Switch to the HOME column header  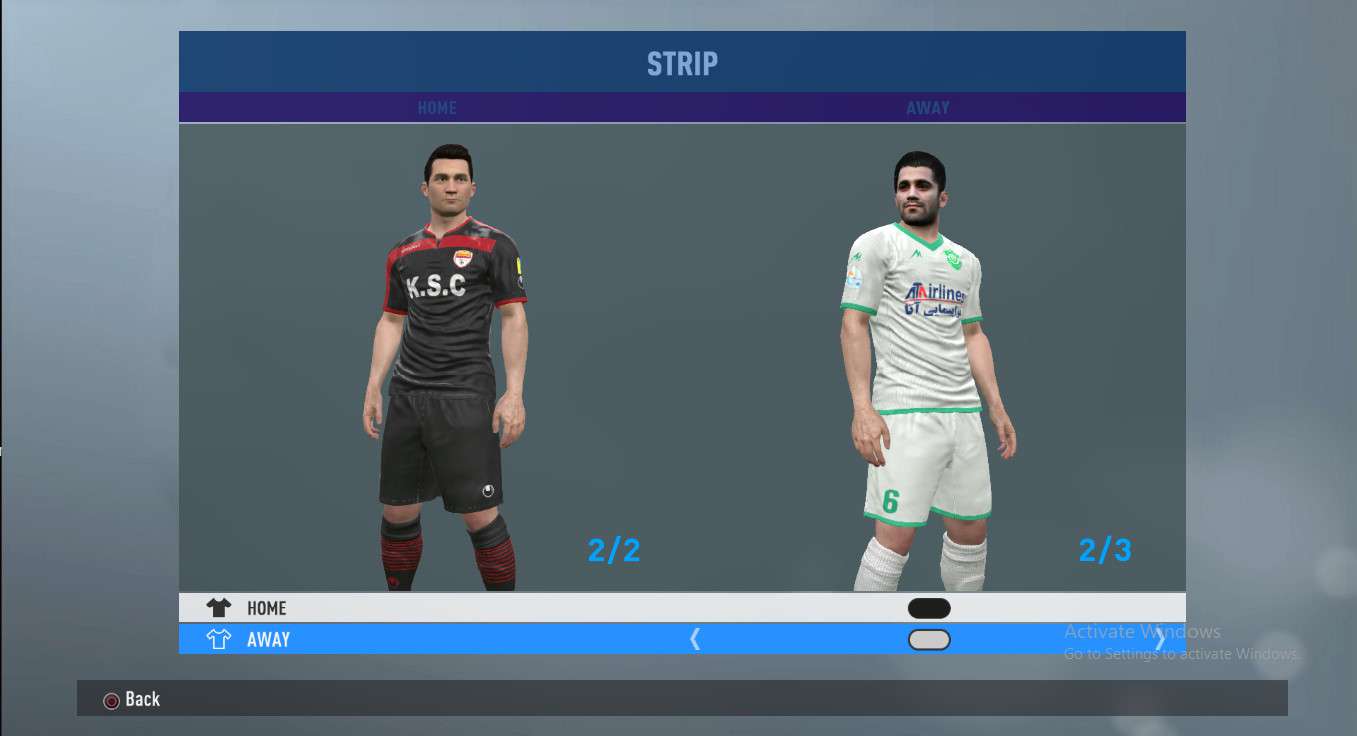tap(437, 108)
